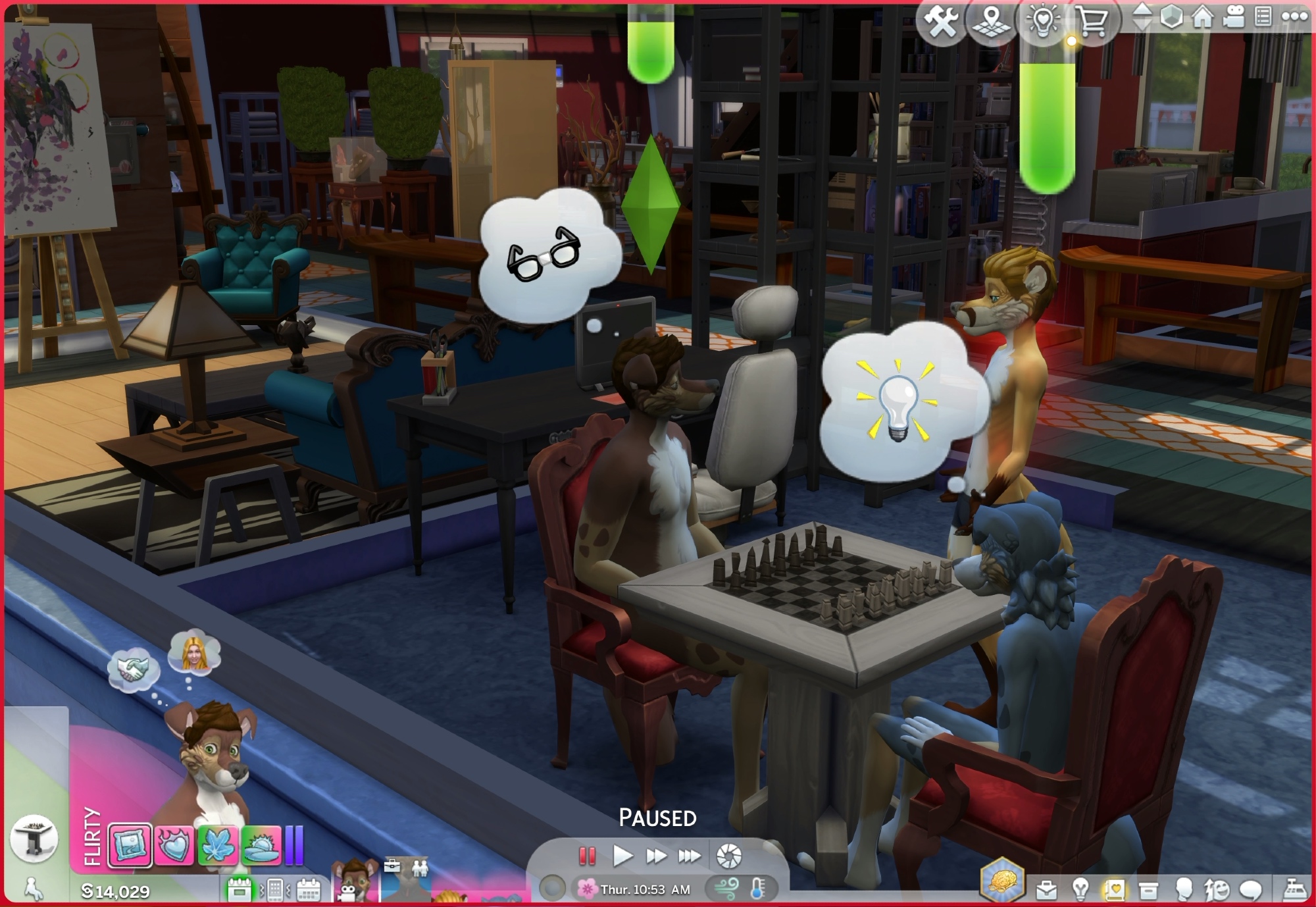
Task: Select the flaming heart moodlet
Action: tap(174, 844)
